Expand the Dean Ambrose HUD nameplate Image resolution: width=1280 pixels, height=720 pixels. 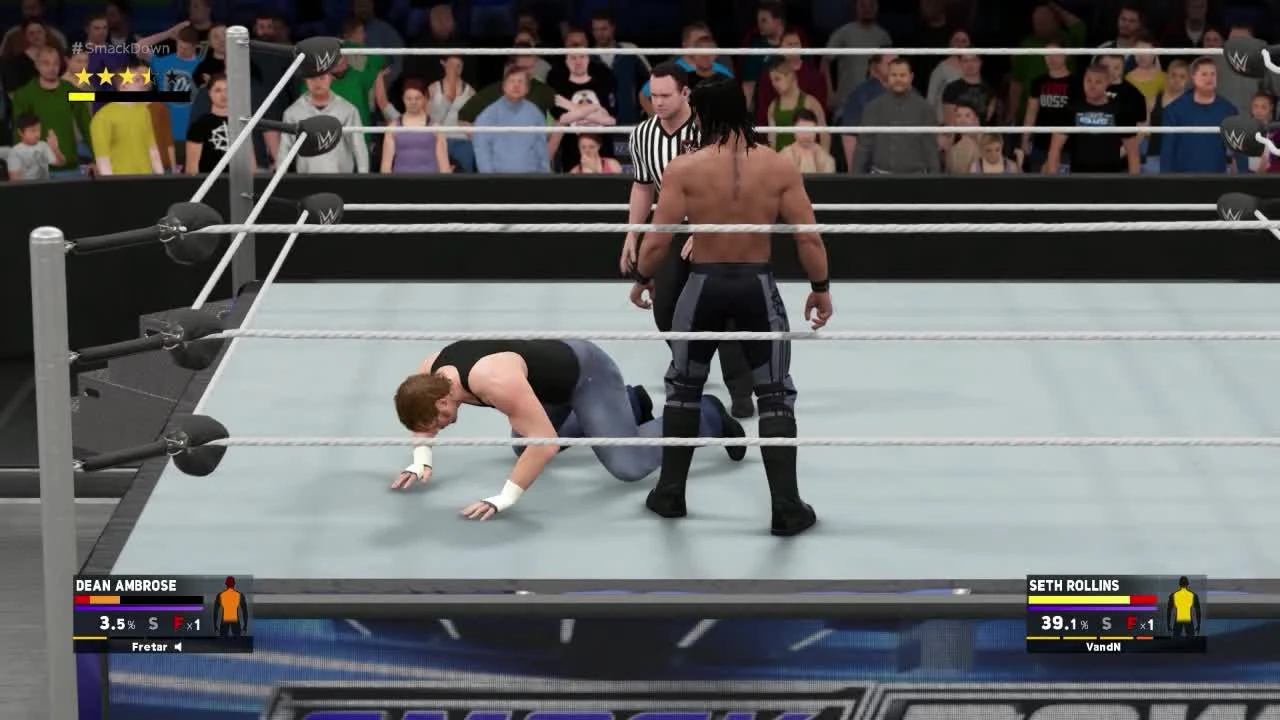coord(160,615)
